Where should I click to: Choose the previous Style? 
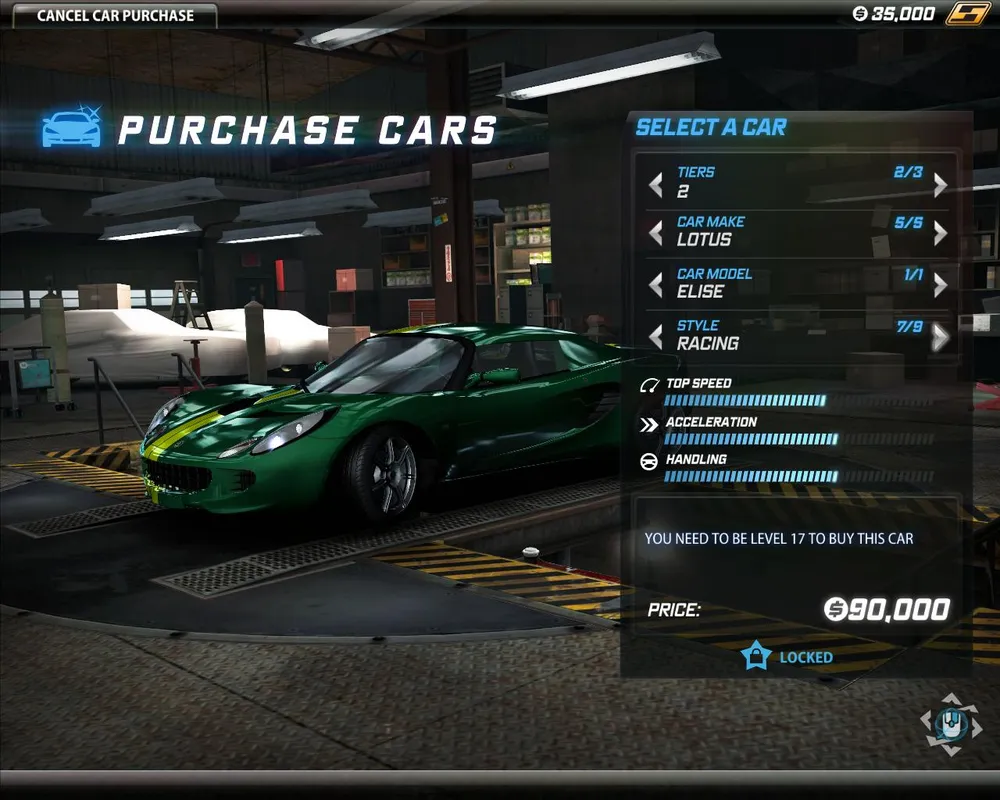[x=656, y=338]
